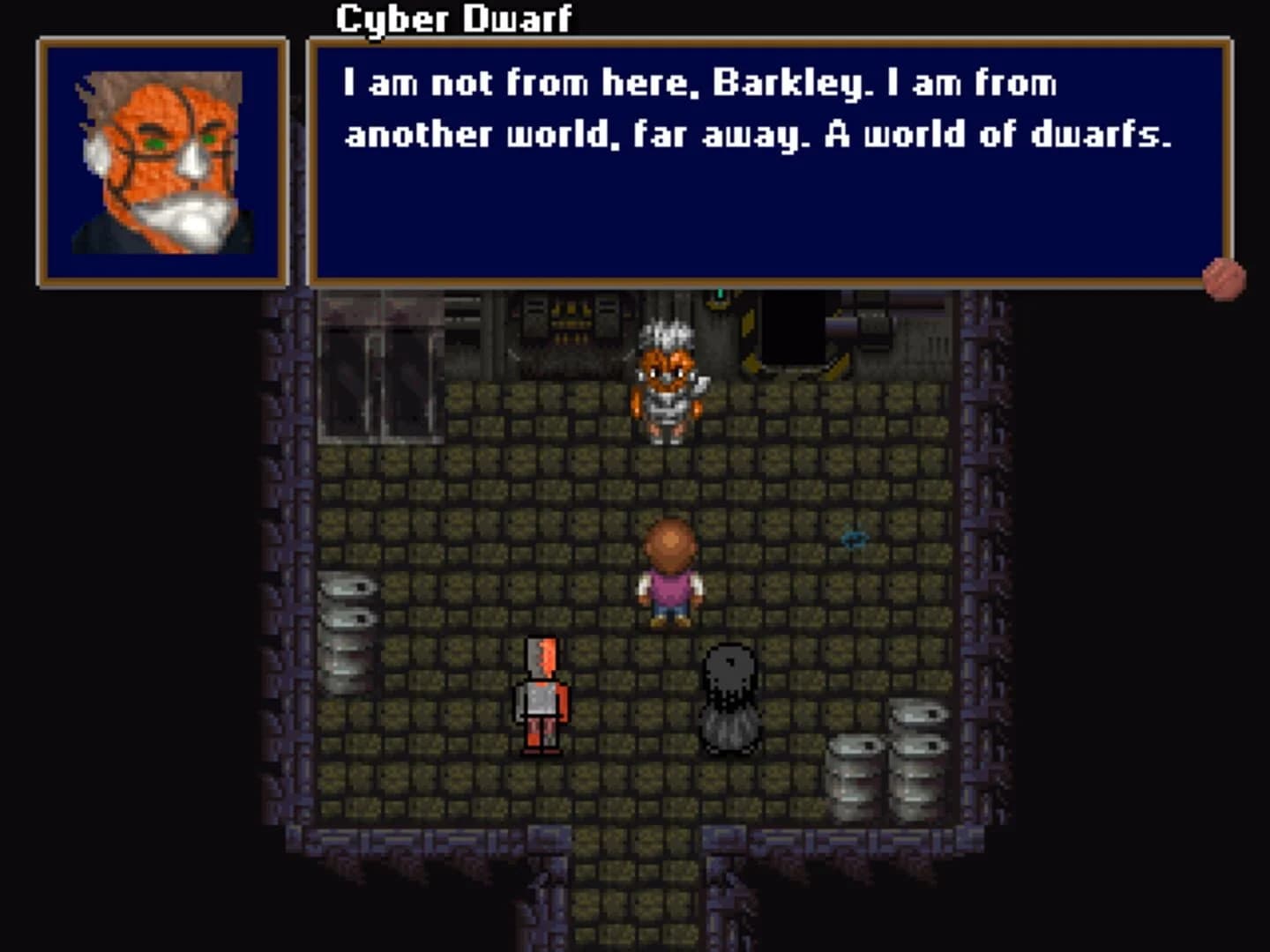Viewport: 1270px width, 952px height.
Task: Click the armored red-haired character sprite
Action: click(x=542, y=701)
